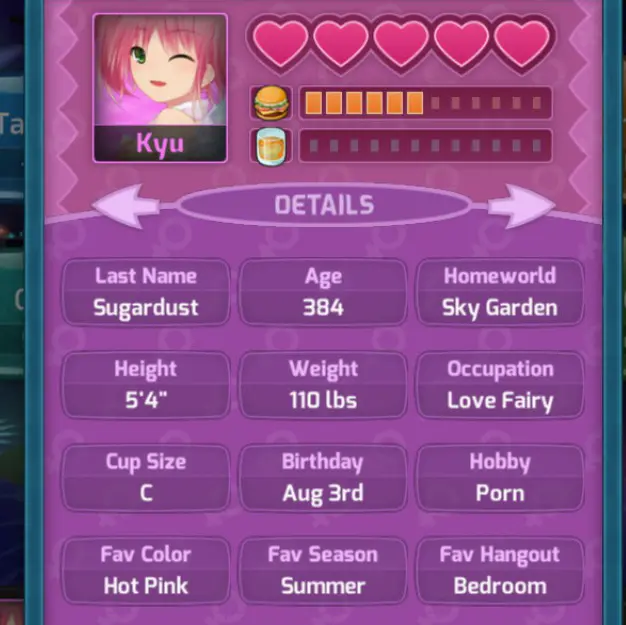Click the left arrow beside Details

click(x=127, y=206)
